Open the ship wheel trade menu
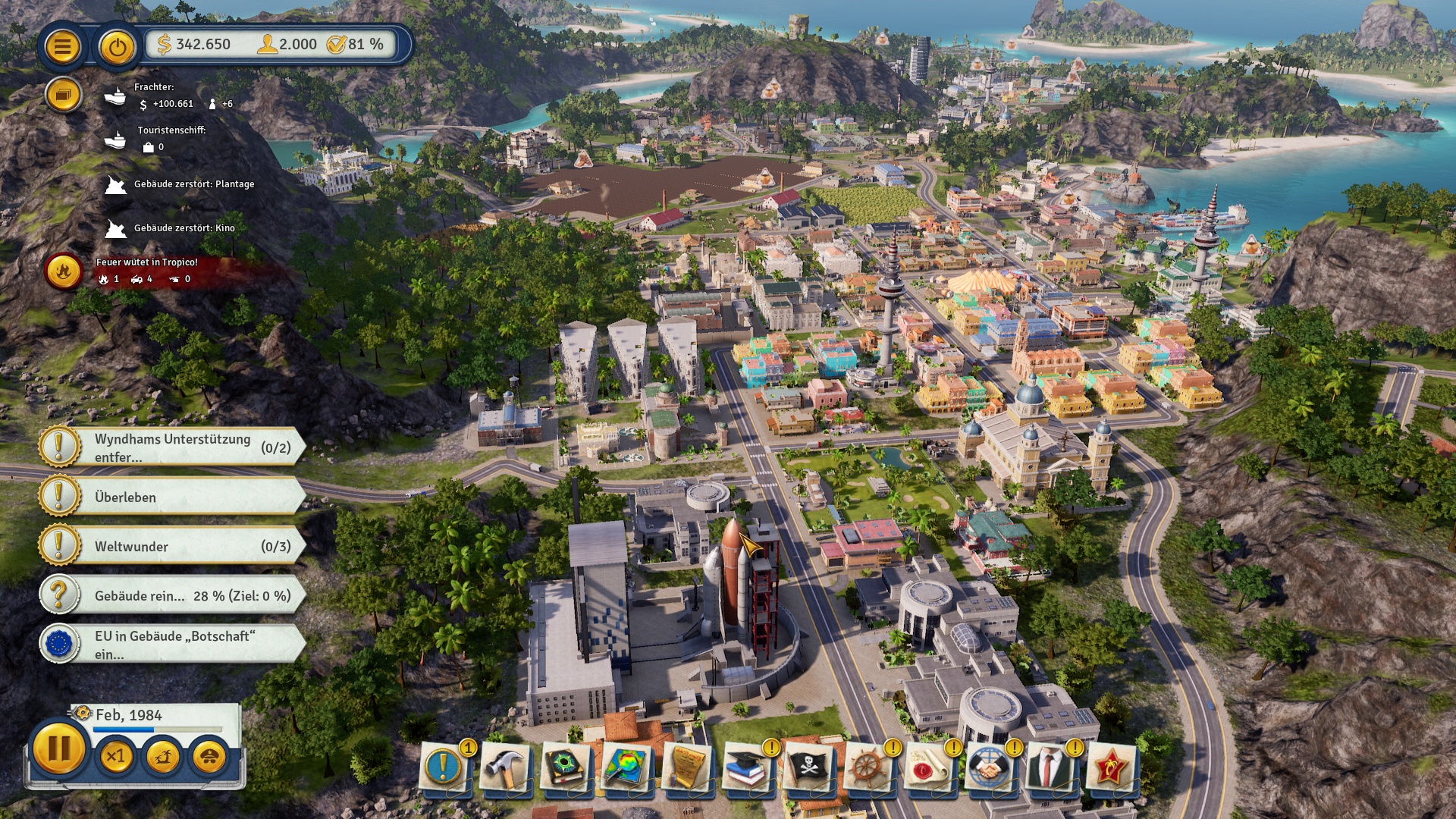 tap(868, 768)
